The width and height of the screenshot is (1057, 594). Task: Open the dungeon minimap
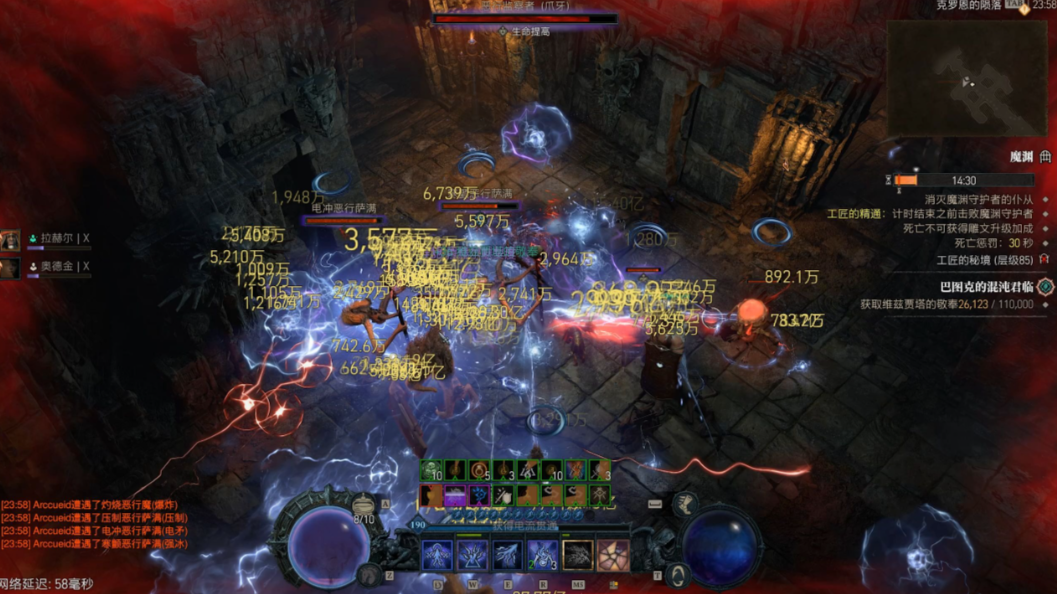[966, 78]
